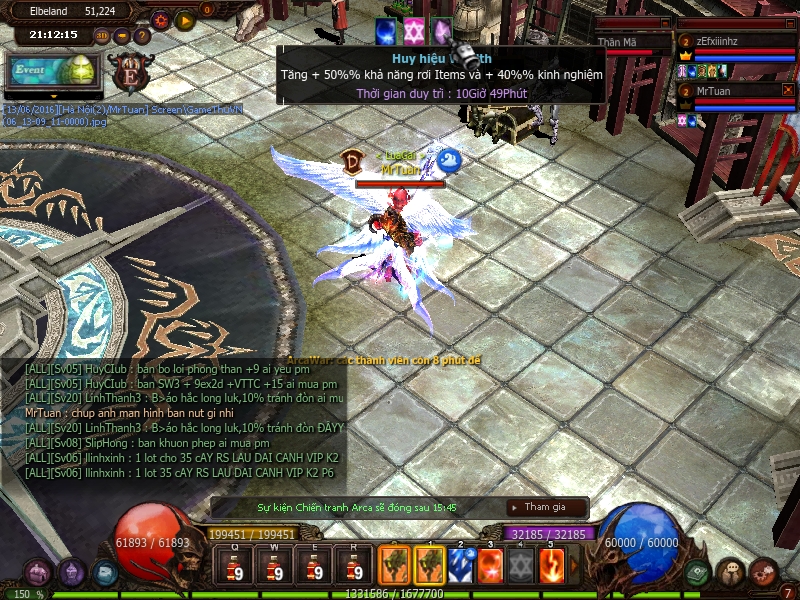Activate the red fire skill in slot 3
Image resolution: width=800 pixels, height=600 pixels.
click(x=491, y=565)
